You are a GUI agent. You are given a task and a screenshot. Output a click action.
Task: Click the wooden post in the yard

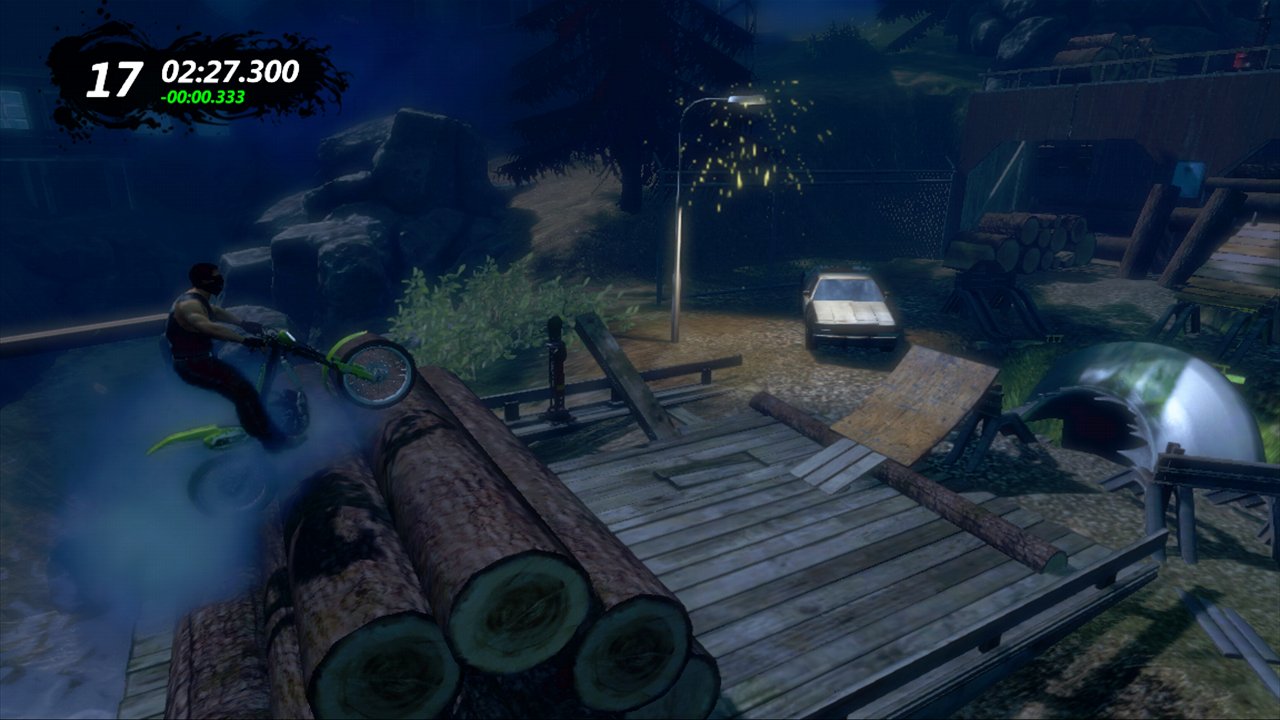click(556, 370)
